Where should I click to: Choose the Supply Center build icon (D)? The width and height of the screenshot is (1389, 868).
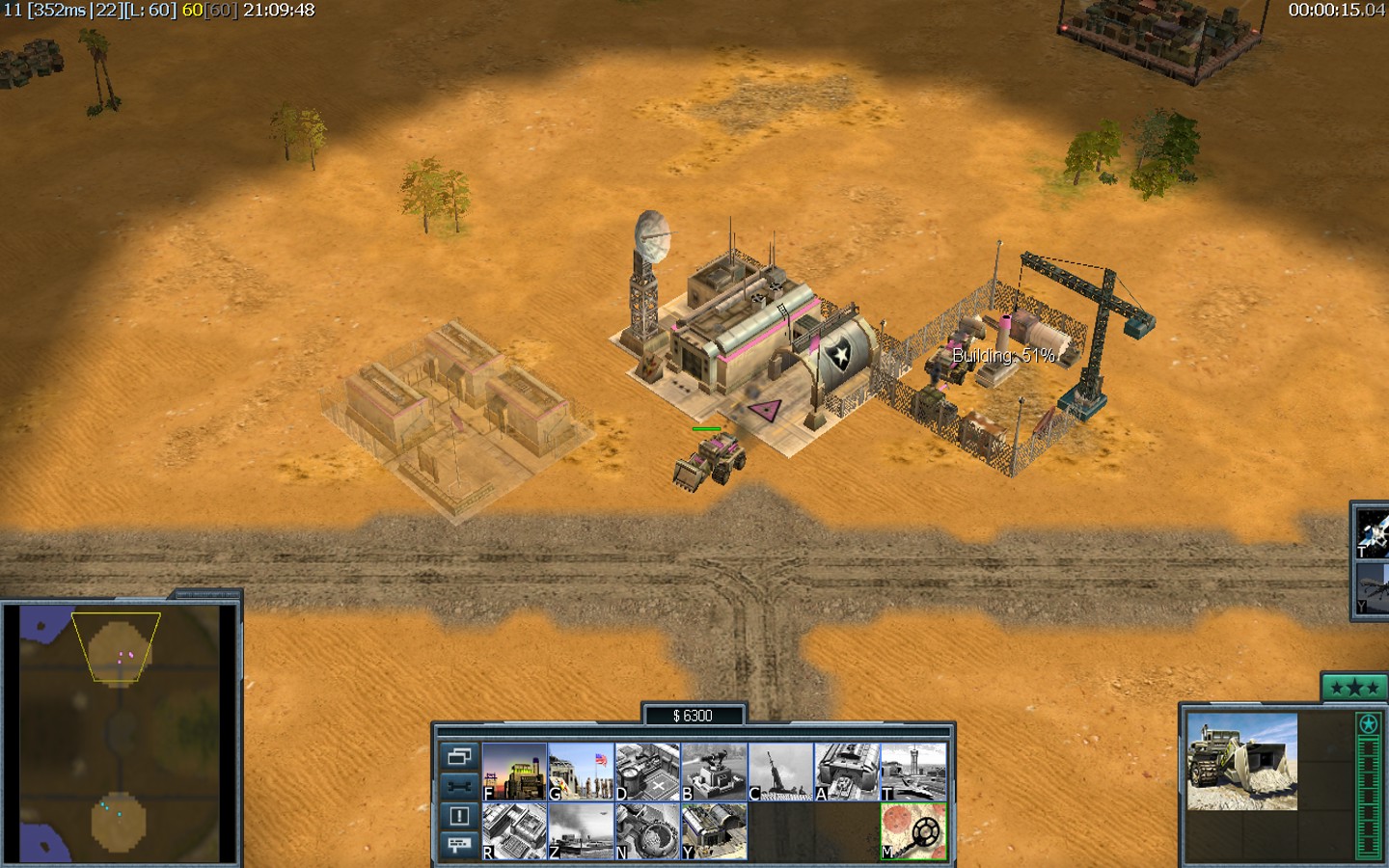(x=647, y=771)
